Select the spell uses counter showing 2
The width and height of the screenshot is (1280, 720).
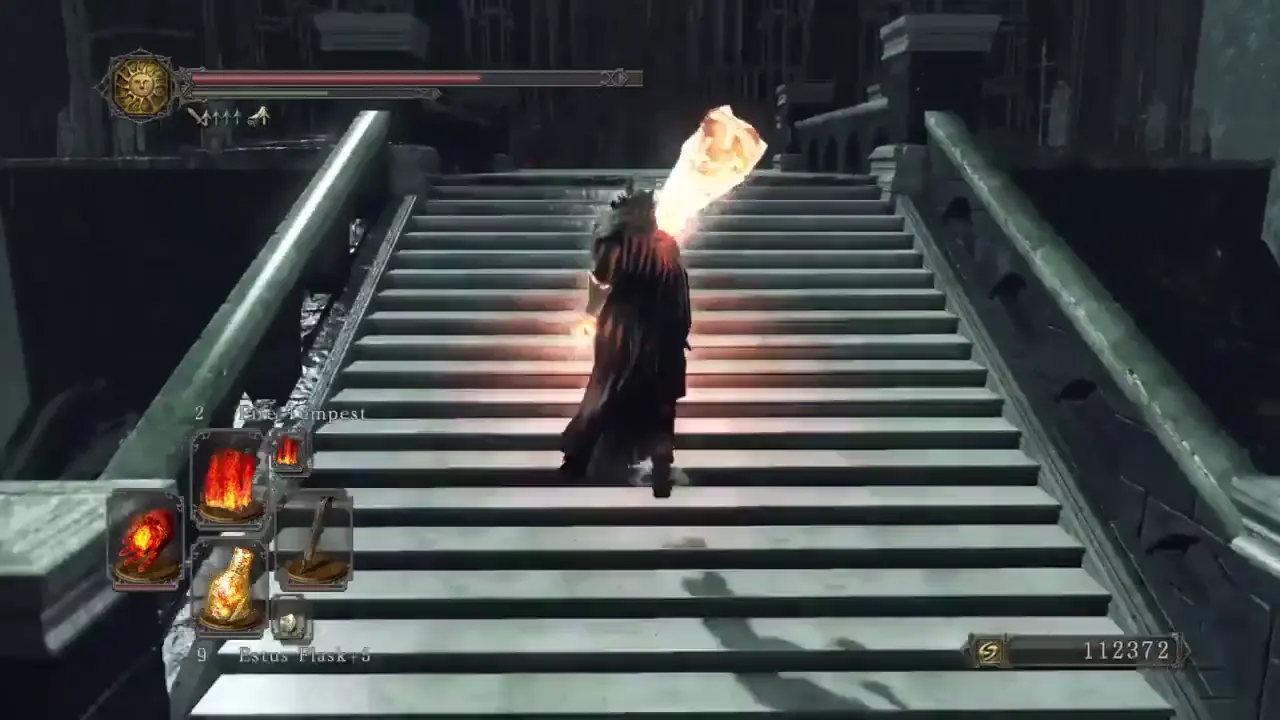pos(200,412)
